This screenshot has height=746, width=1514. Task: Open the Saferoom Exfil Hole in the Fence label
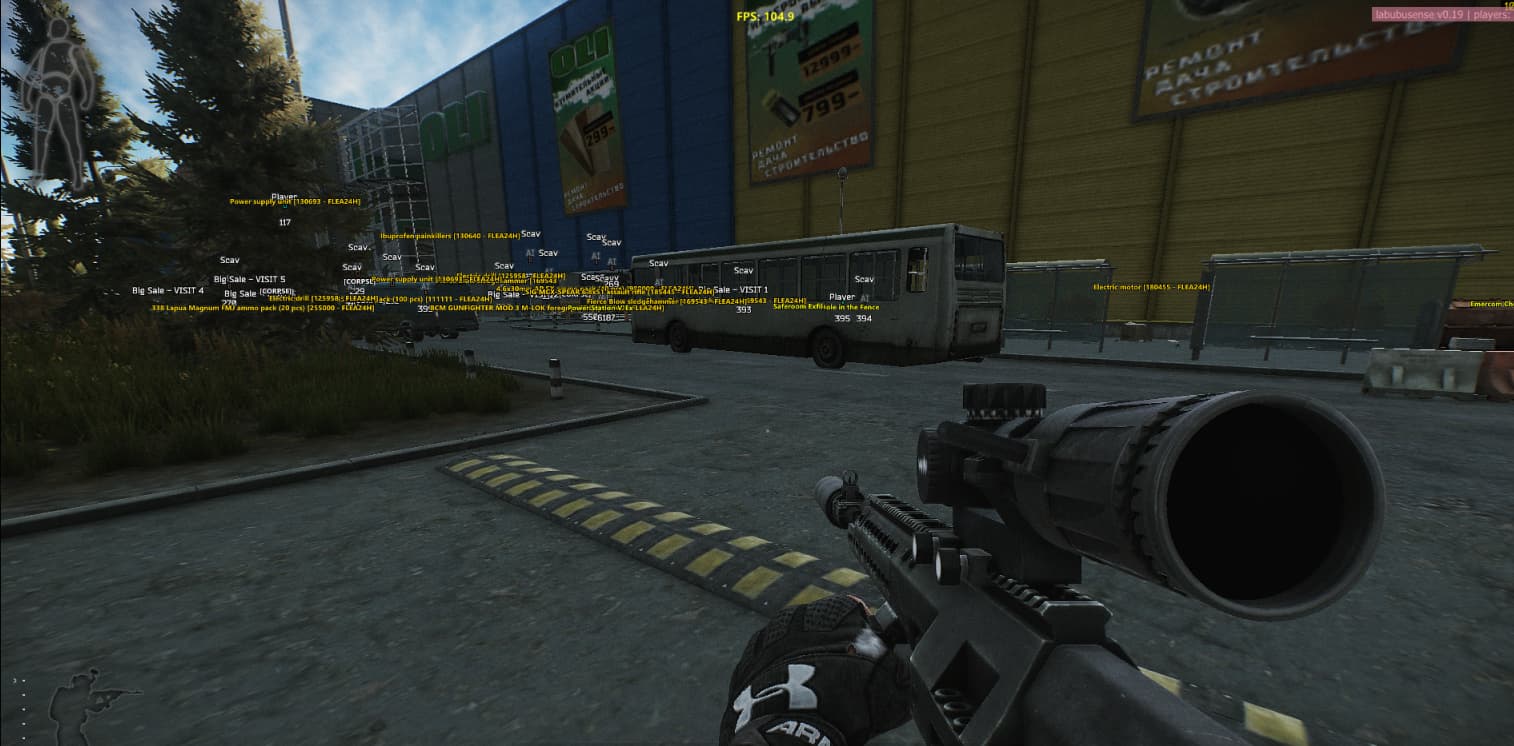825,308
